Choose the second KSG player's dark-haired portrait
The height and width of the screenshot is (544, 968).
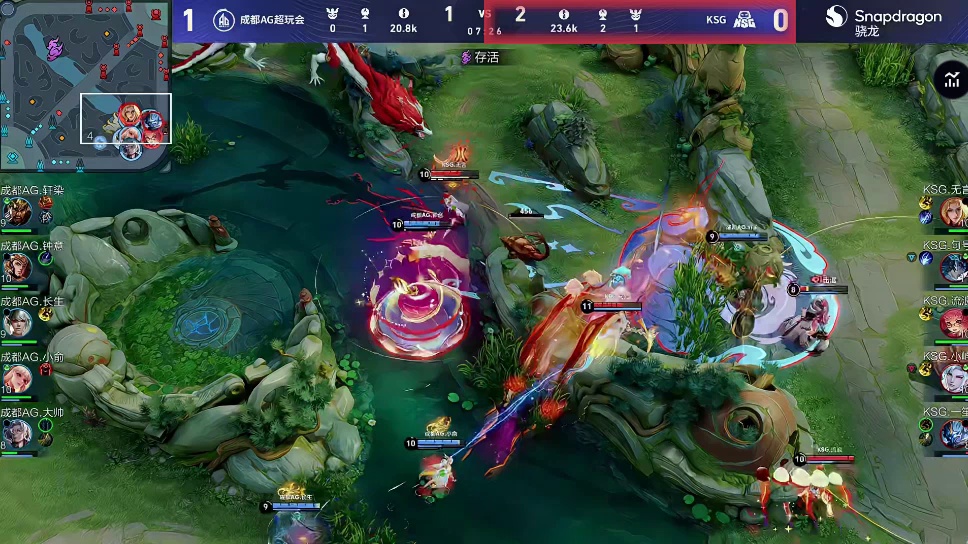click(952, 266)
